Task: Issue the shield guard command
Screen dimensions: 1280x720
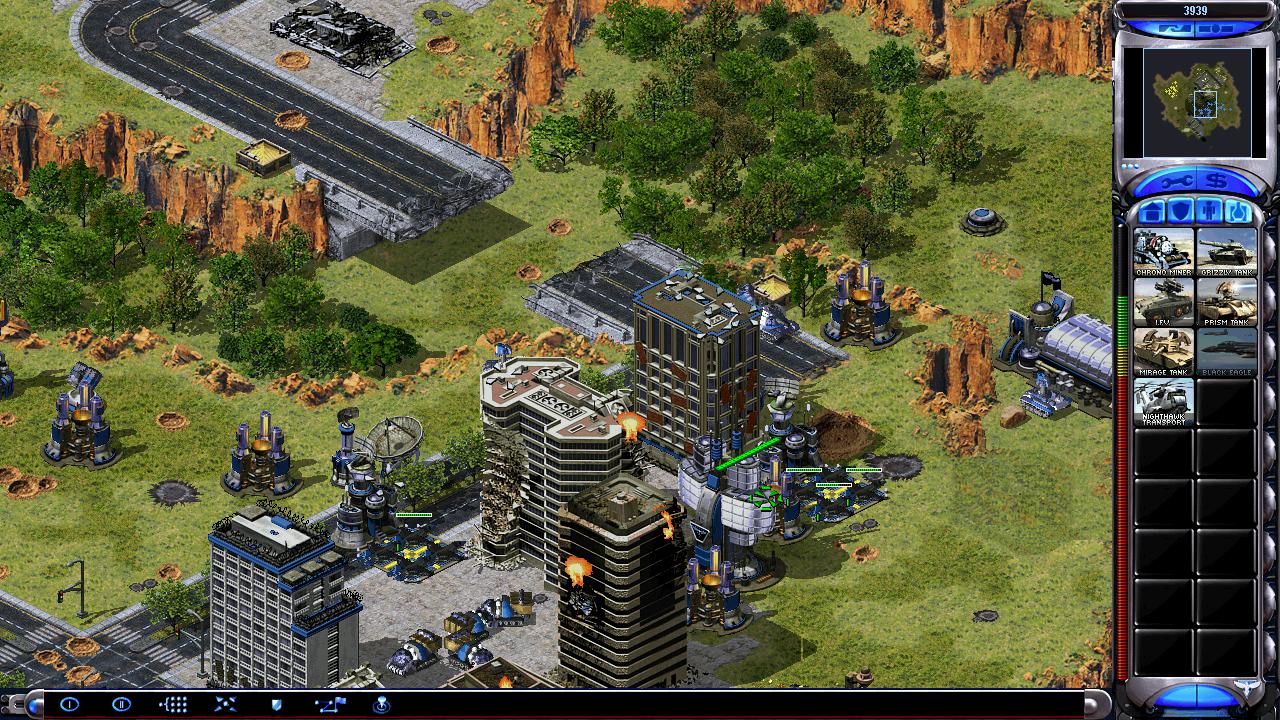Action: point(277,704)
